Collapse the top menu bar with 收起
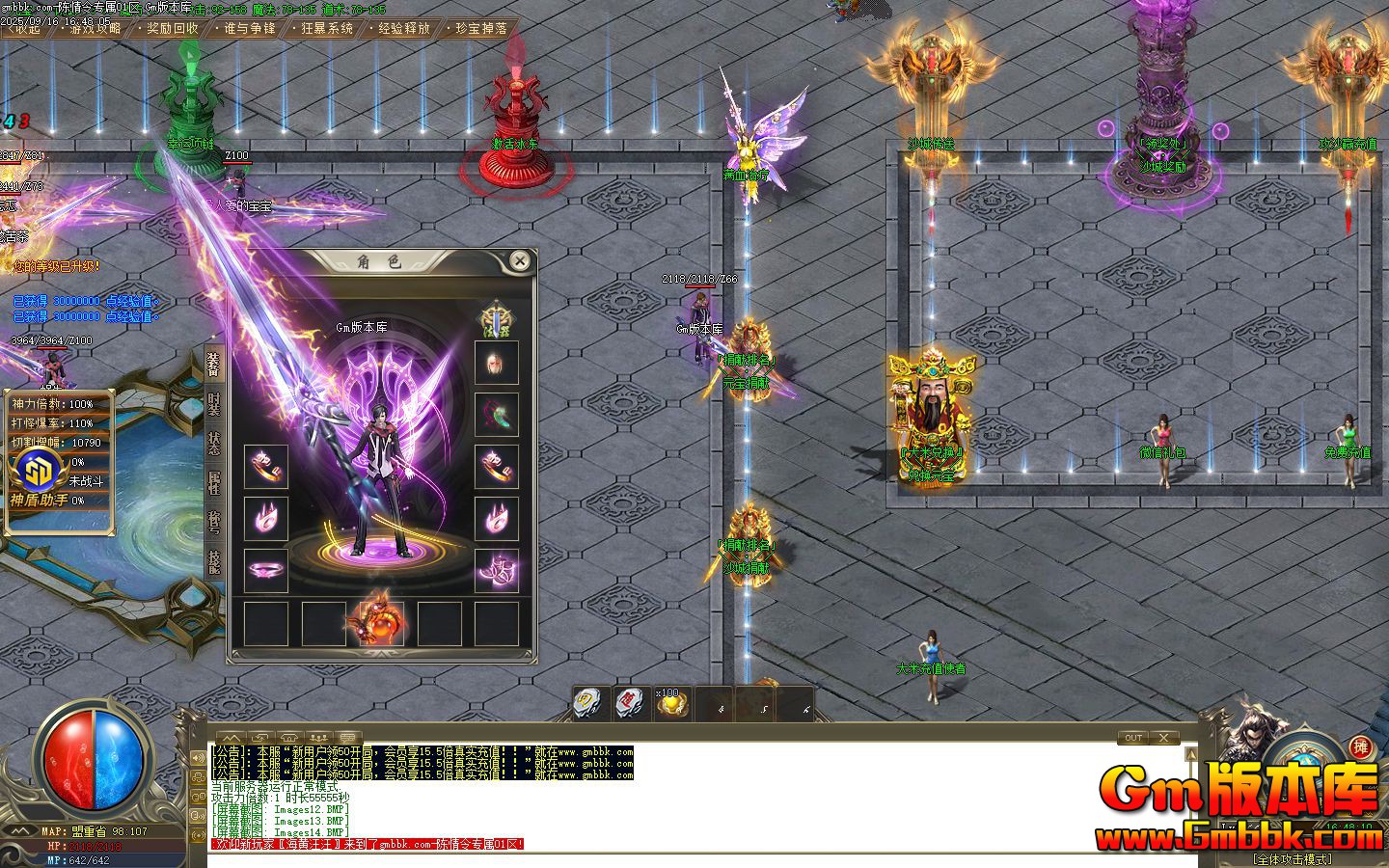The width and height of the screenshot is (1389, 868). pos(24,29)
